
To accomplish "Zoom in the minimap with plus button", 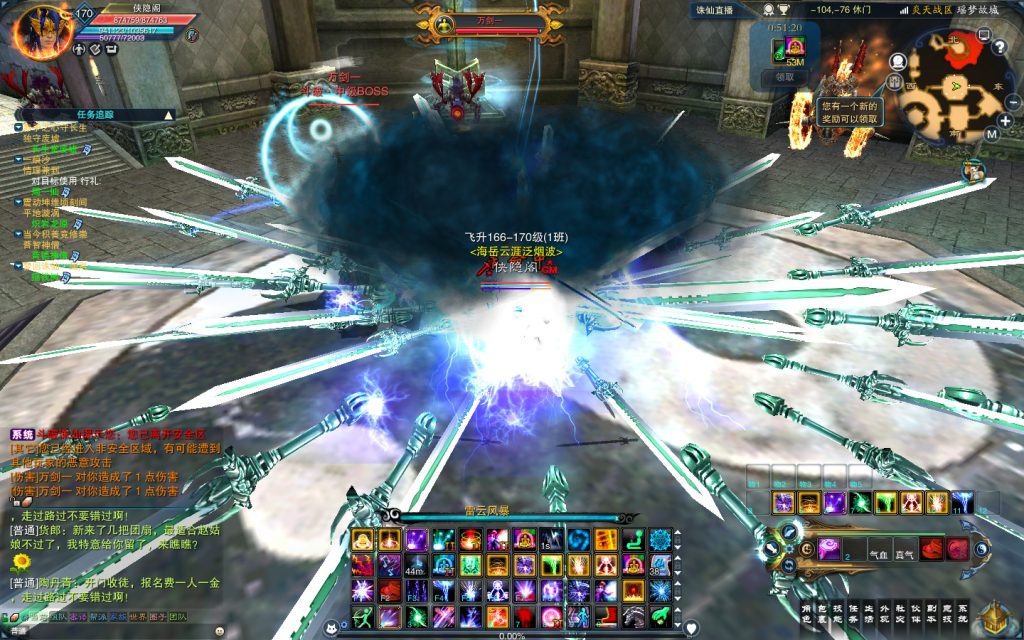I will click(x=1005, y=120).
